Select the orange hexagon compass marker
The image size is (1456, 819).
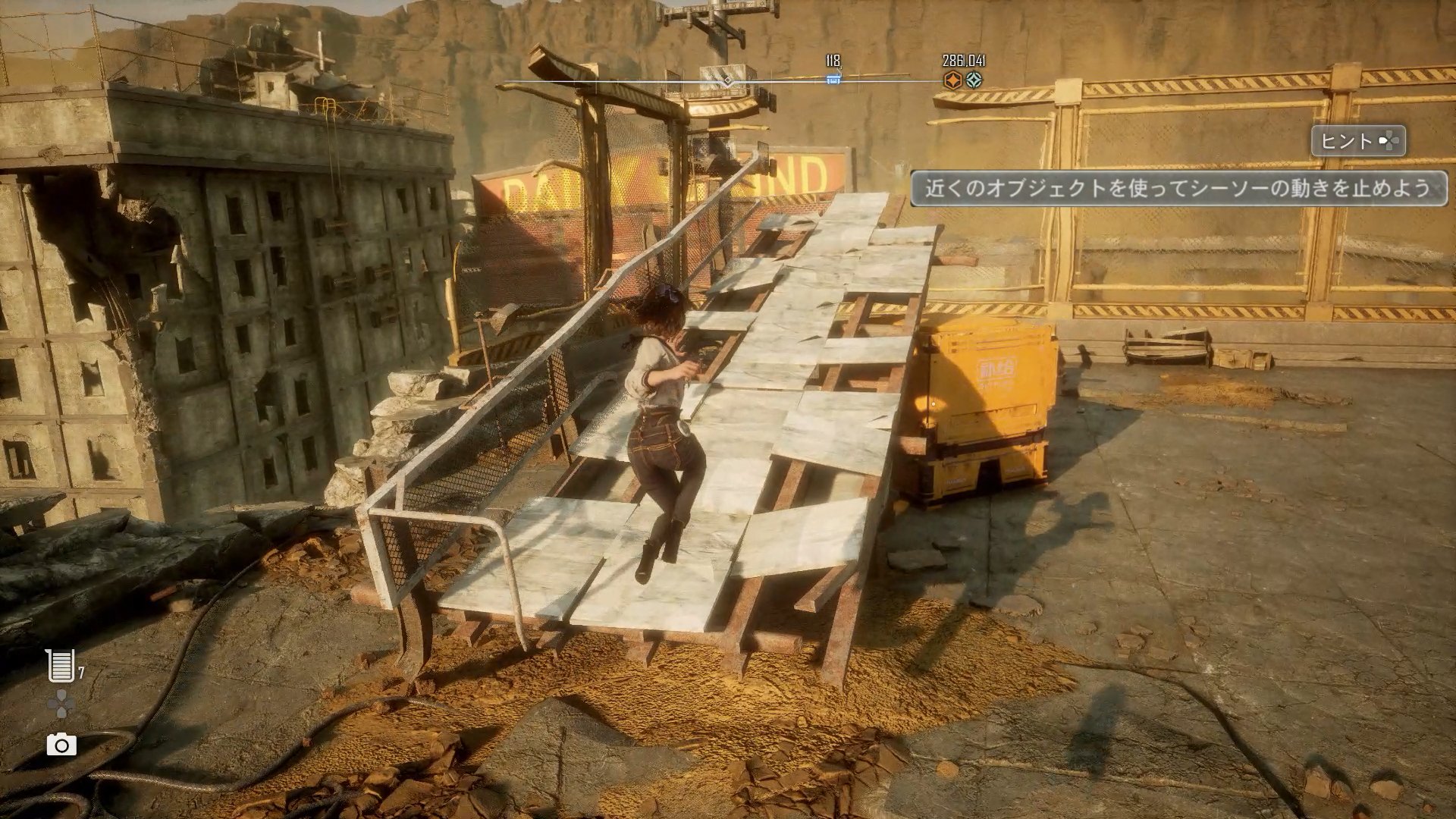(x=952, y=80)
